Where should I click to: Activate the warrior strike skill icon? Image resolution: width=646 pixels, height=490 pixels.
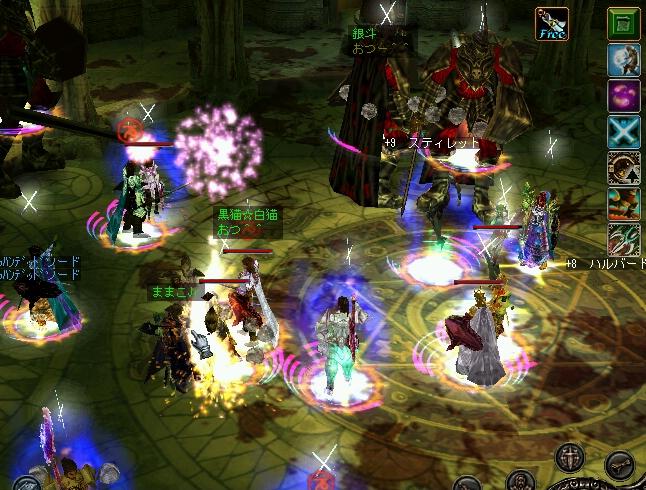coord(624,60)
